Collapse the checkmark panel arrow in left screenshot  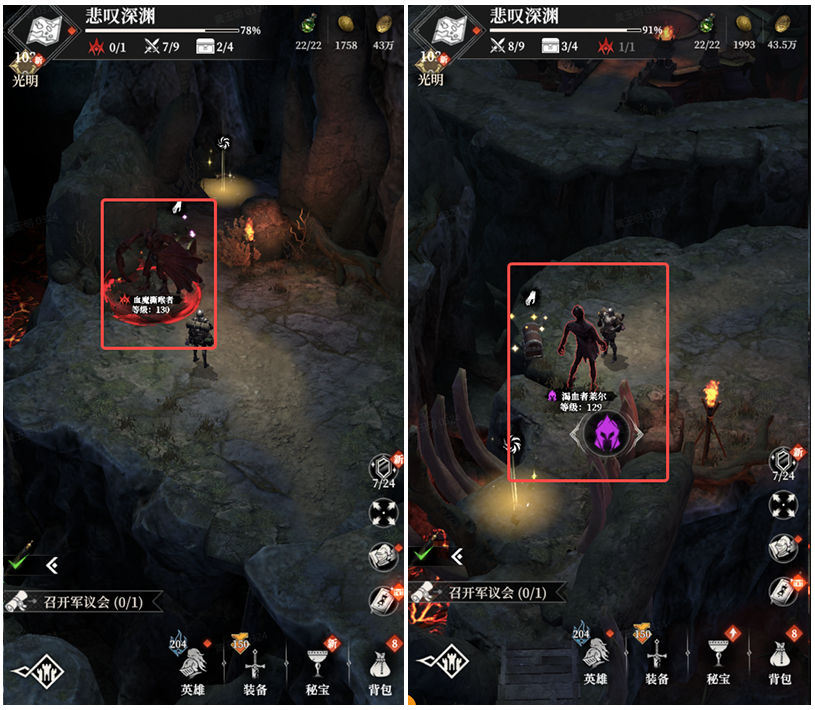52,566
